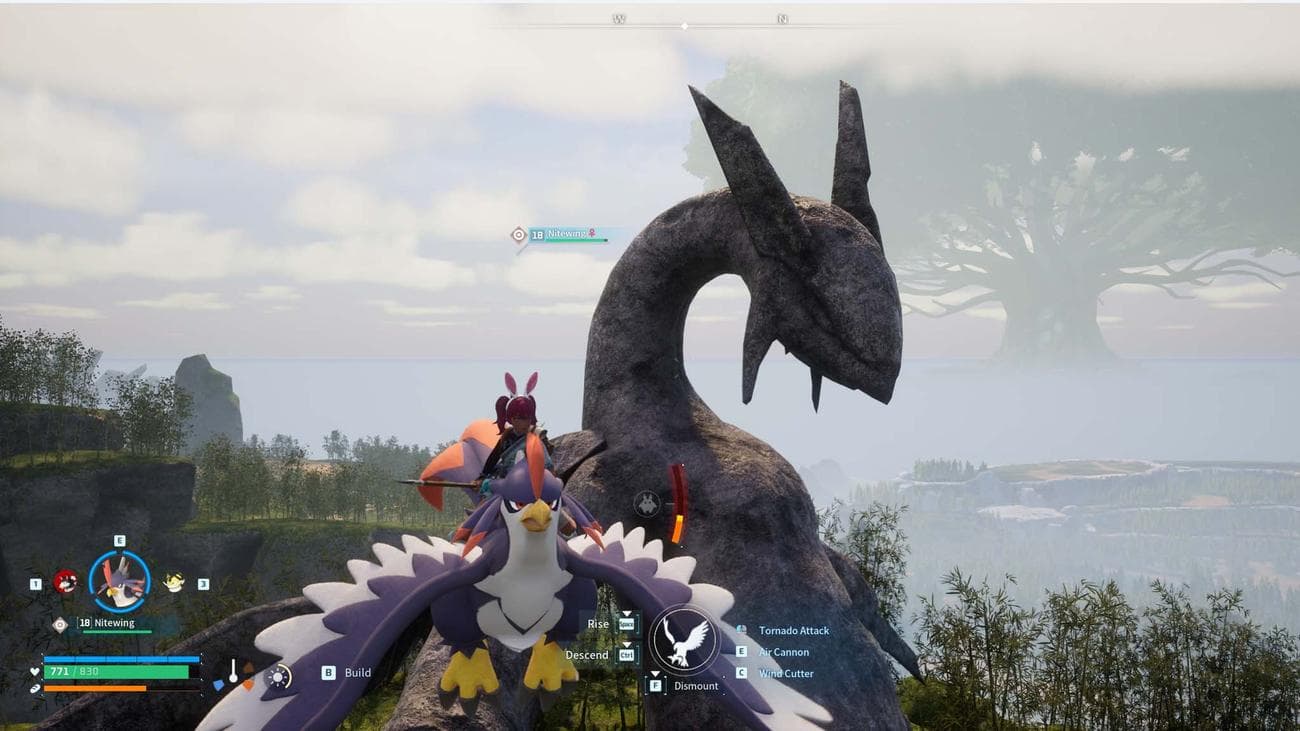Click the Descend Ctrl key prompt
The height and width of the screenshot is (731, 1300).
pos(627,655)
